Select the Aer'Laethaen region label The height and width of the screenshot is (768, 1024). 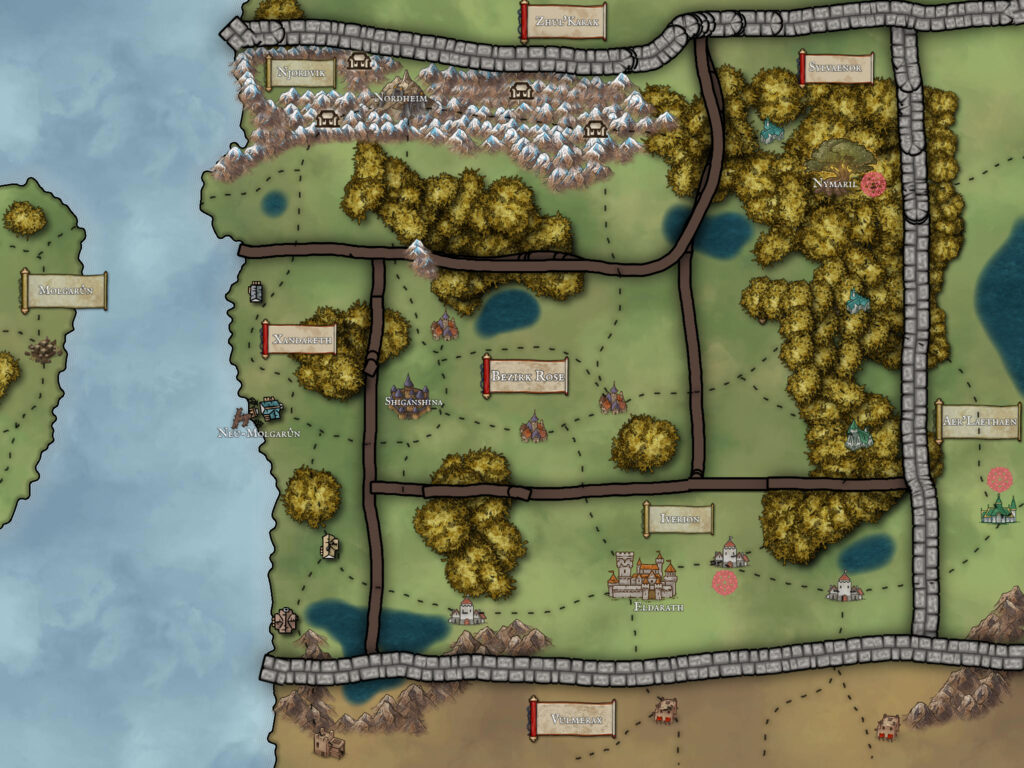979,422
